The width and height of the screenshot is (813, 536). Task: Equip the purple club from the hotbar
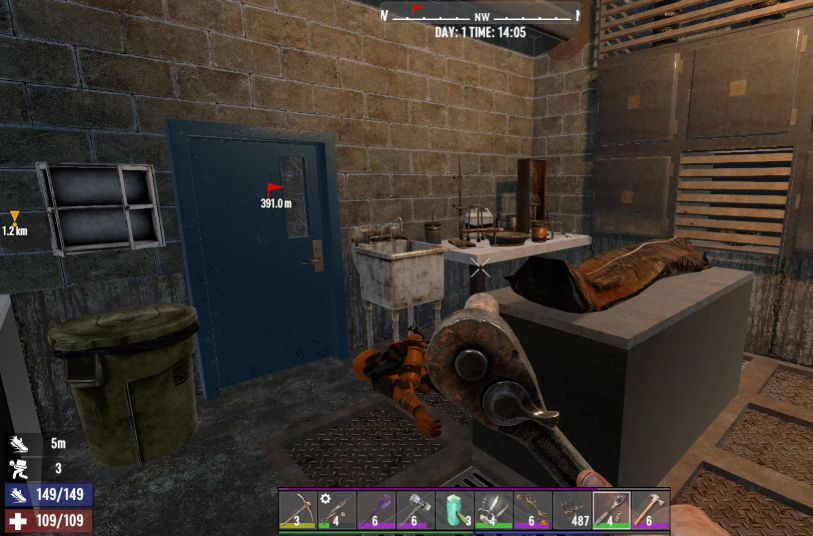(375, 508)
